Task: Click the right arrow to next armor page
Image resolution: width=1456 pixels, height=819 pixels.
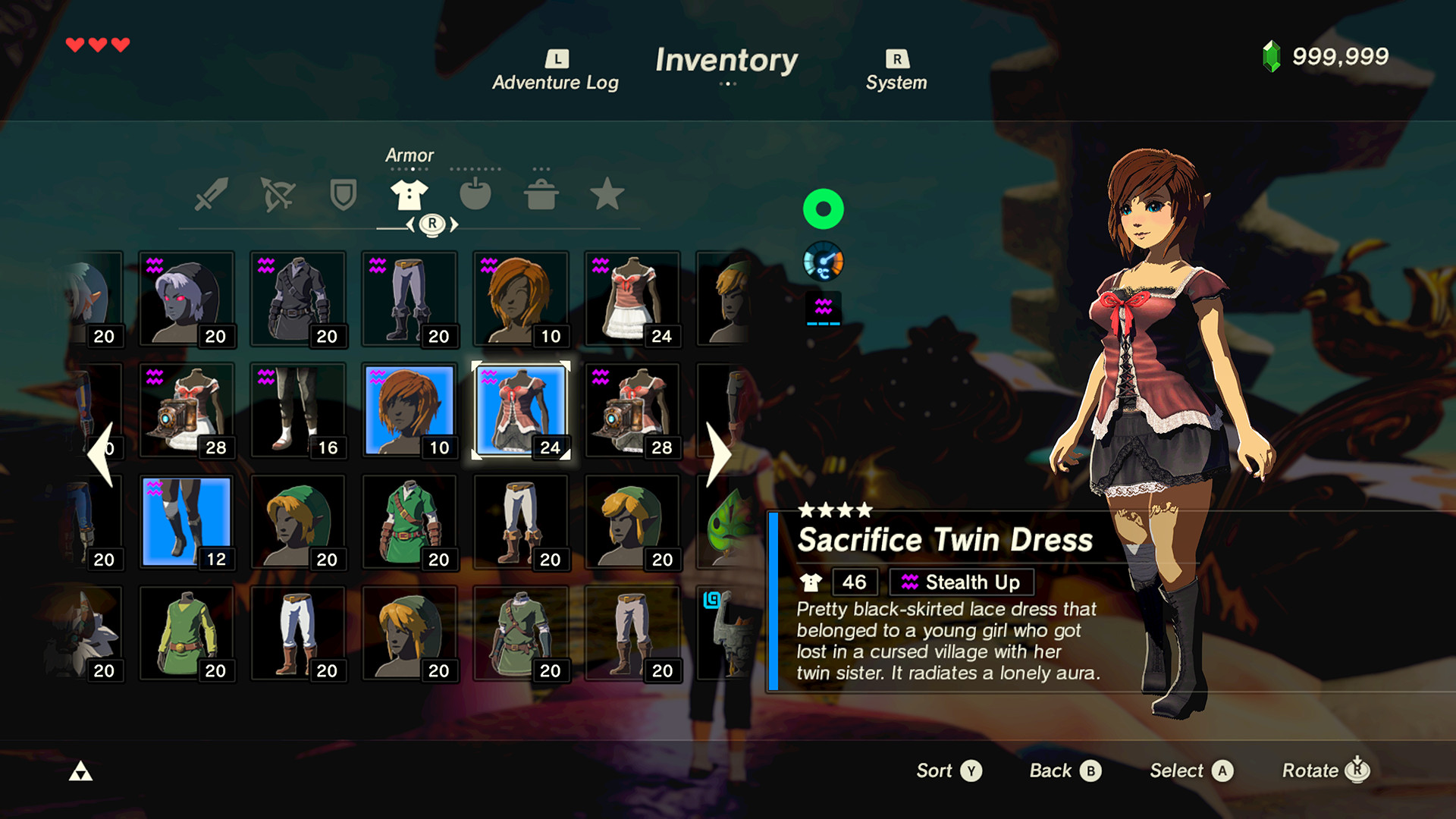Action: [717, 453]
